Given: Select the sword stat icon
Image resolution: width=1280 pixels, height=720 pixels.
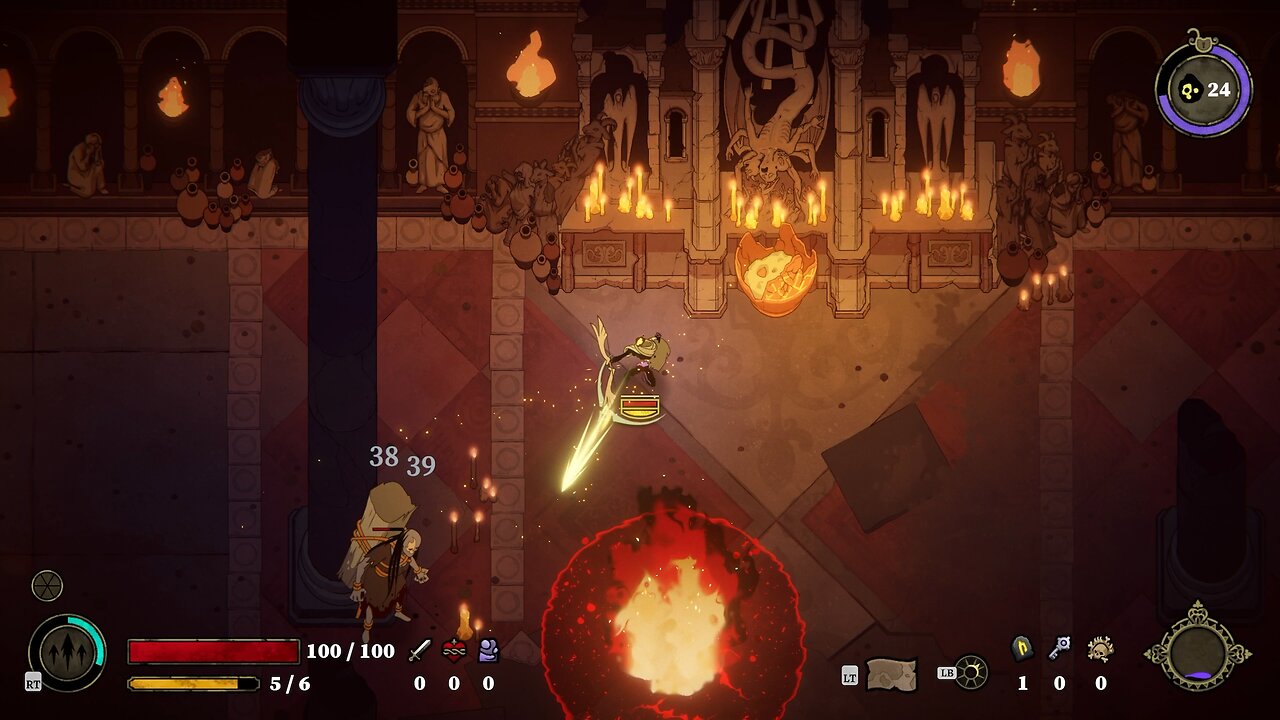Looking at the screenshot, I should [x=420, y=651].
